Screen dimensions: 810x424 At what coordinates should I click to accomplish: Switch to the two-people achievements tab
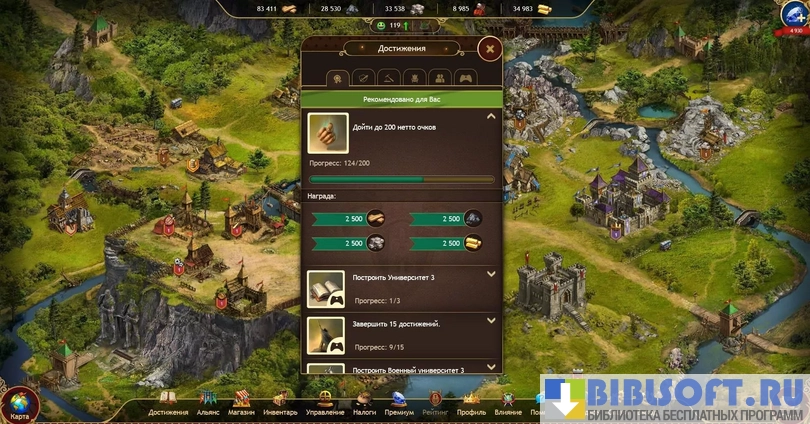pyautogui.click(x=439, y=77)
